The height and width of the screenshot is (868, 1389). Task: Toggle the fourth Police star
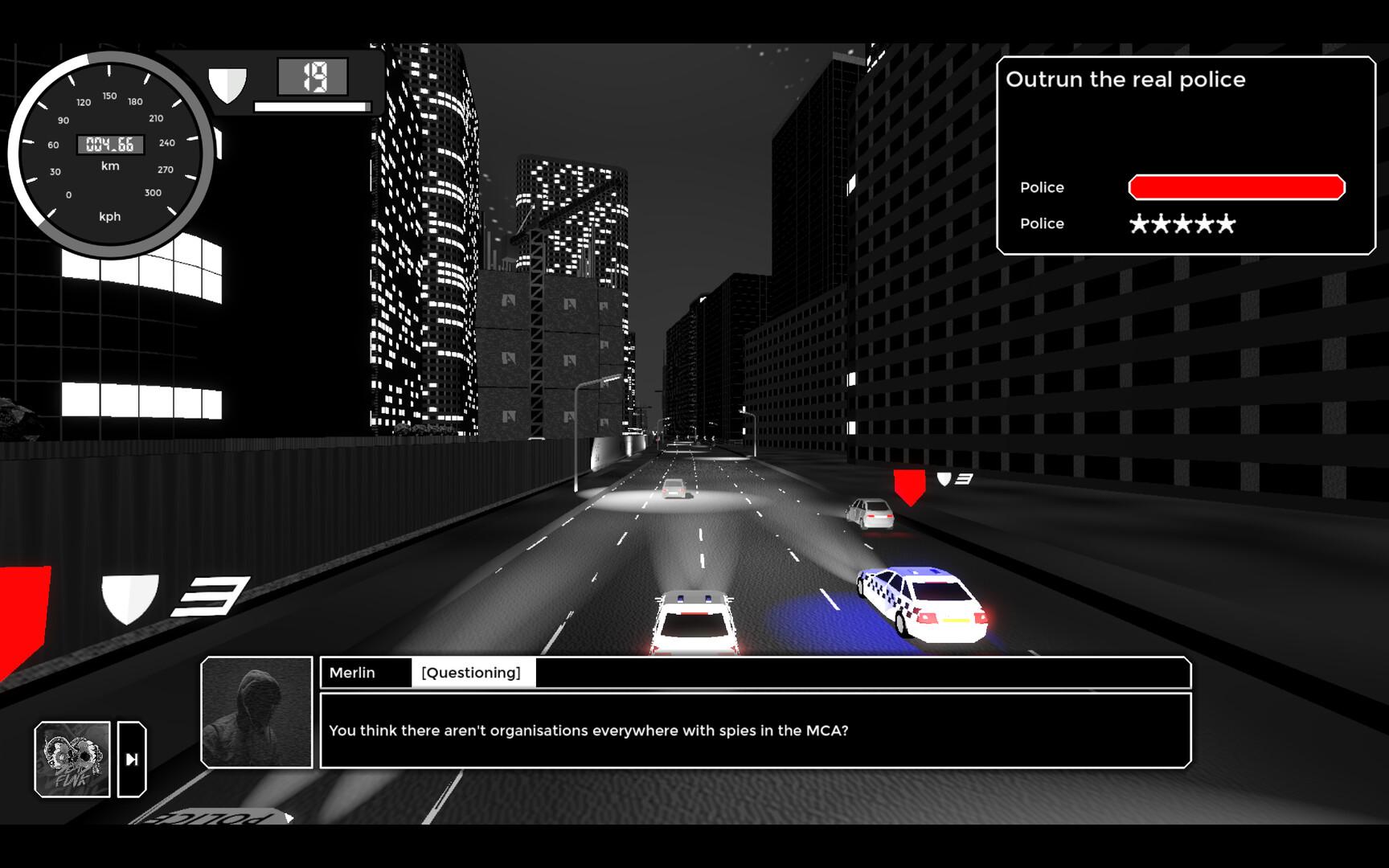pyautogui.click(x=1203, y=223)
